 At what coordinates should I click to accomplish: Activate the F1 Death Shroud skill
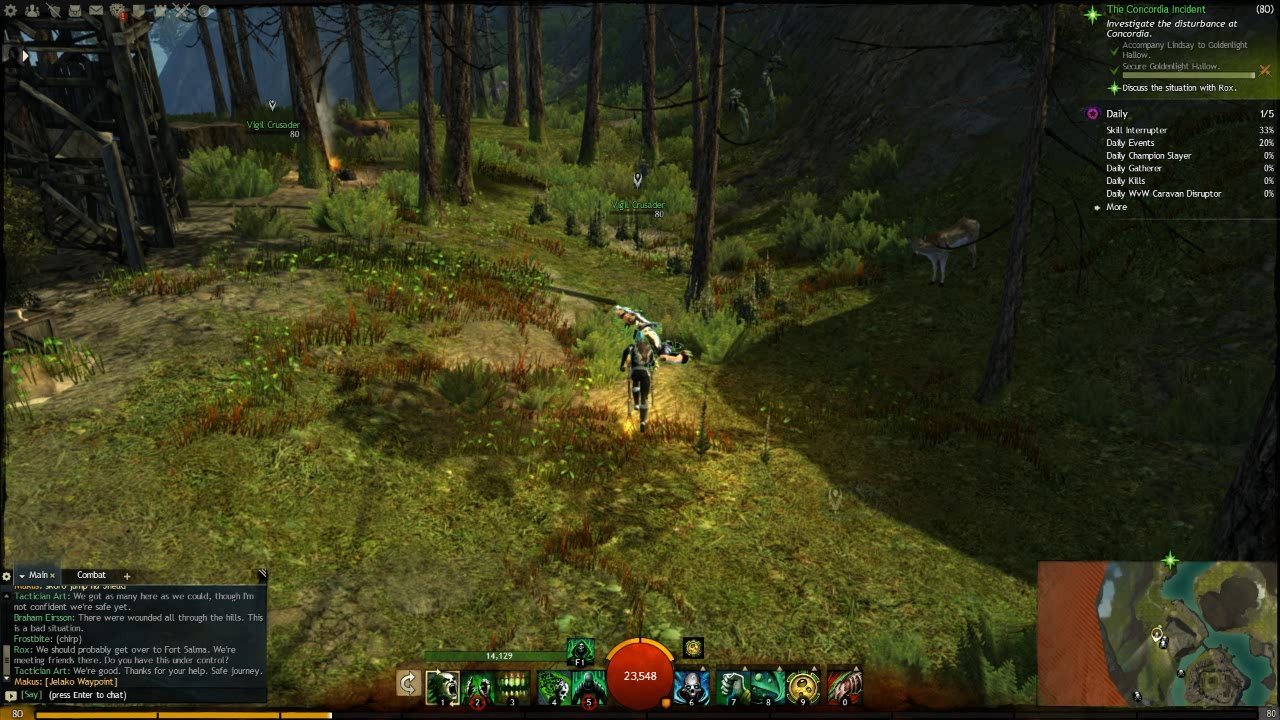click(x=580, y=650)
